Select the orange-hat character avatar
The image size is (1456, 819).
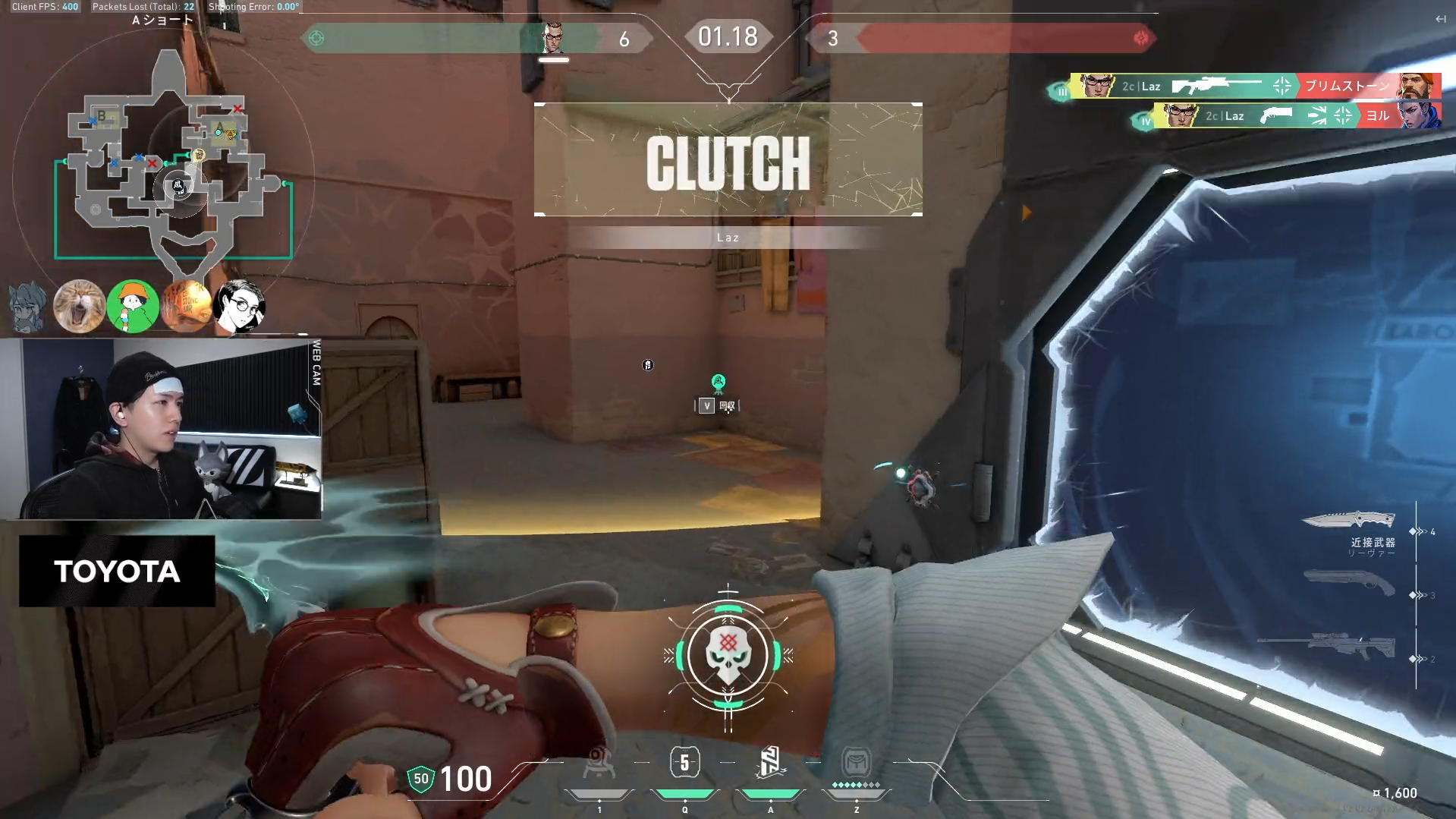[x=133, y=307]
